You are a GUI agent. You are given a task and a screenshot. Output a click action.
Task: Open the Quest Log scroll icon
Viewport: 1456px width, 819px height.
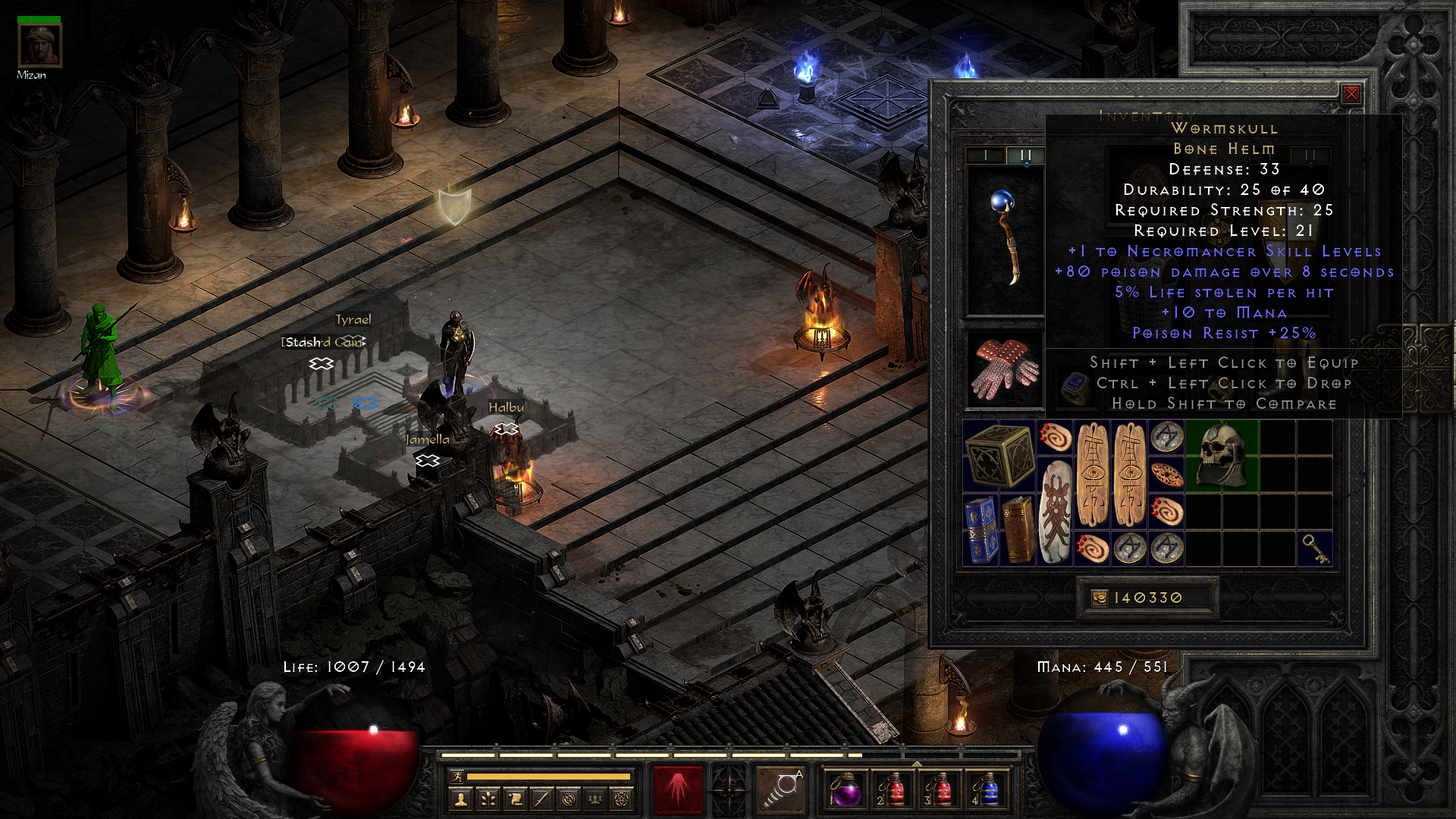(515, 799)
